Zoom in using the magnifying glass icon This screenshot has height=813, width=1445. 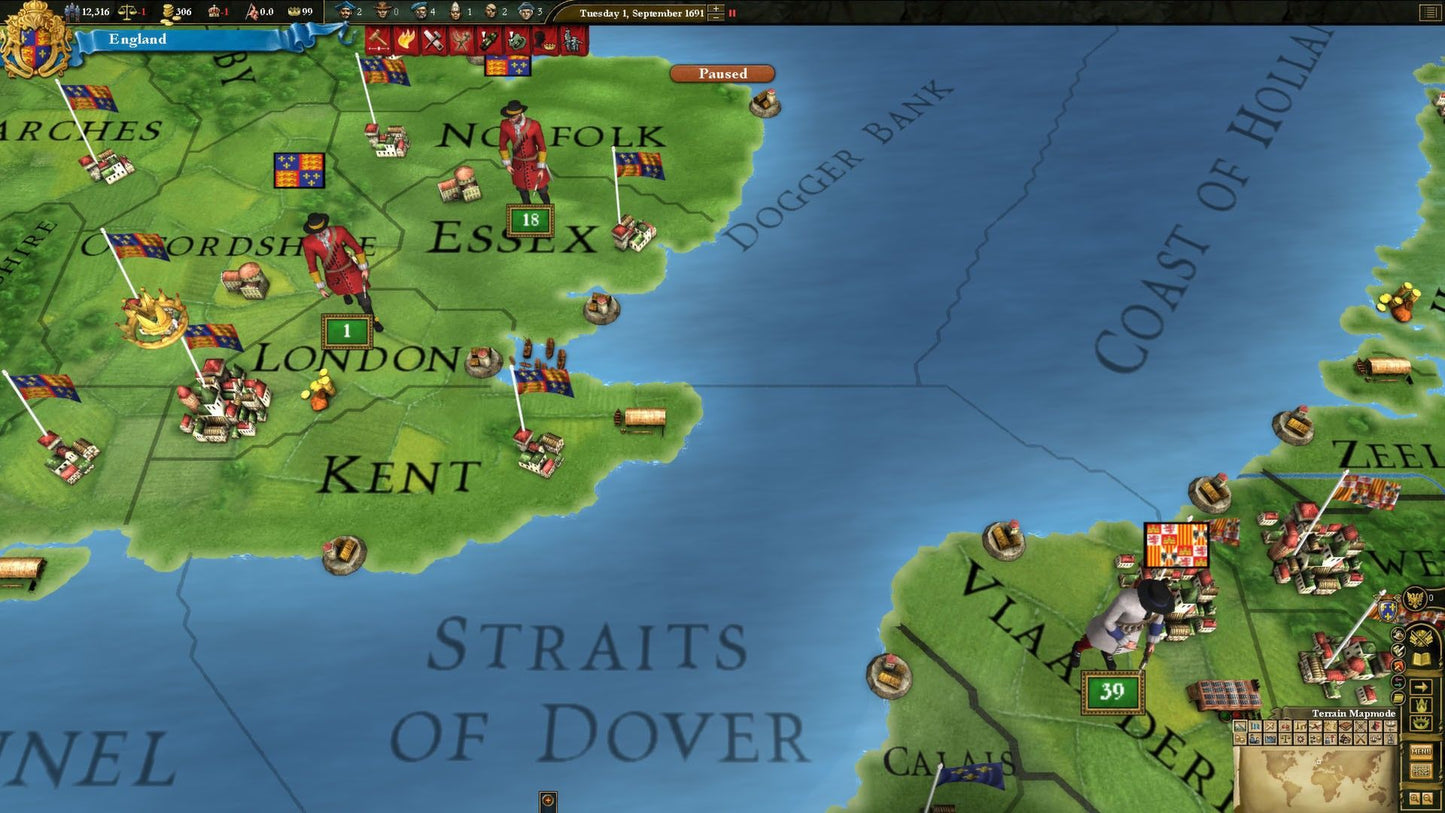(1414, 795)
